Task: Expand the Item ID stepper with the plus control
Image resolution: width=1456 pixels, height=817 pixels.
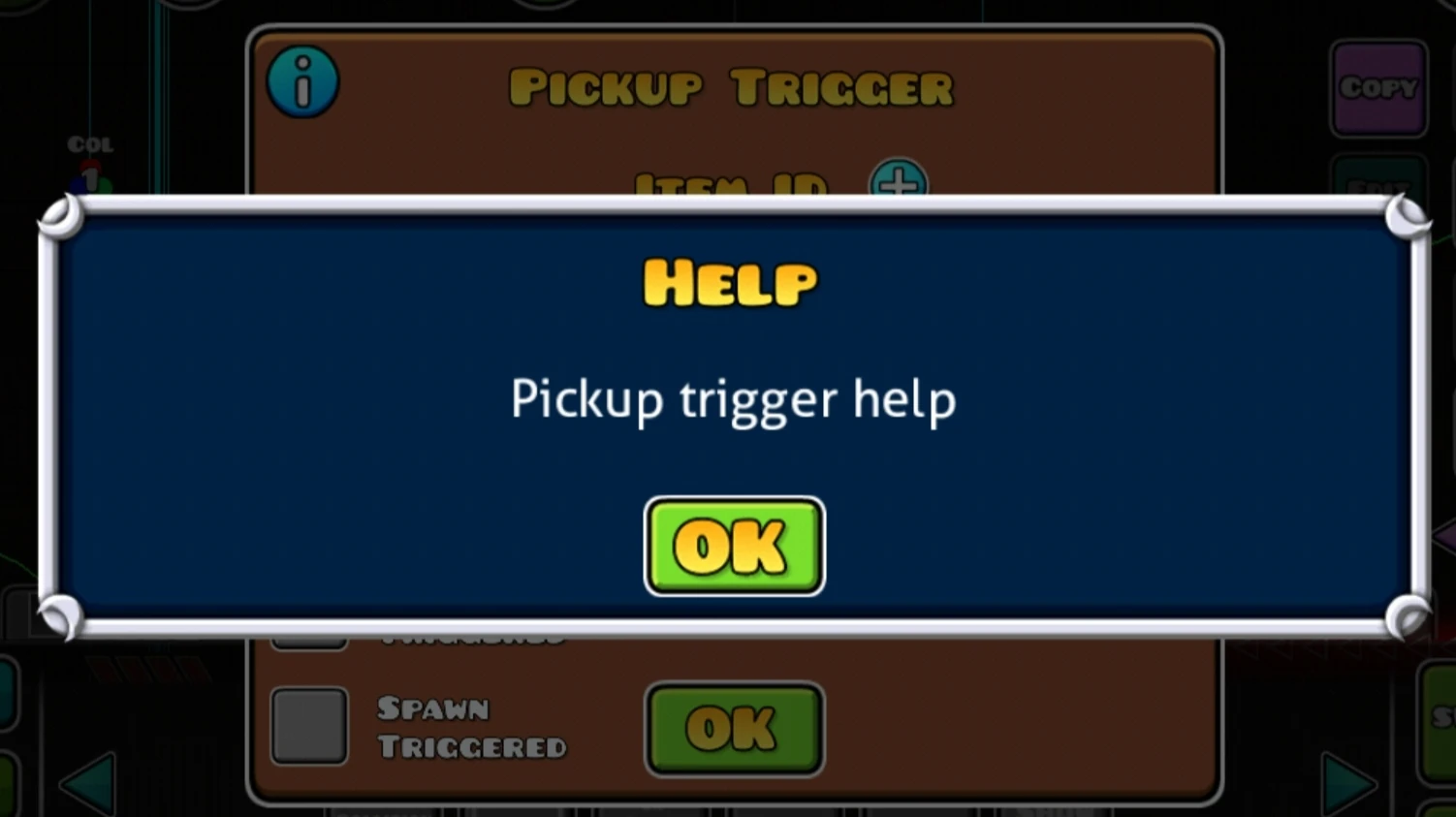Action: [899, 182]
